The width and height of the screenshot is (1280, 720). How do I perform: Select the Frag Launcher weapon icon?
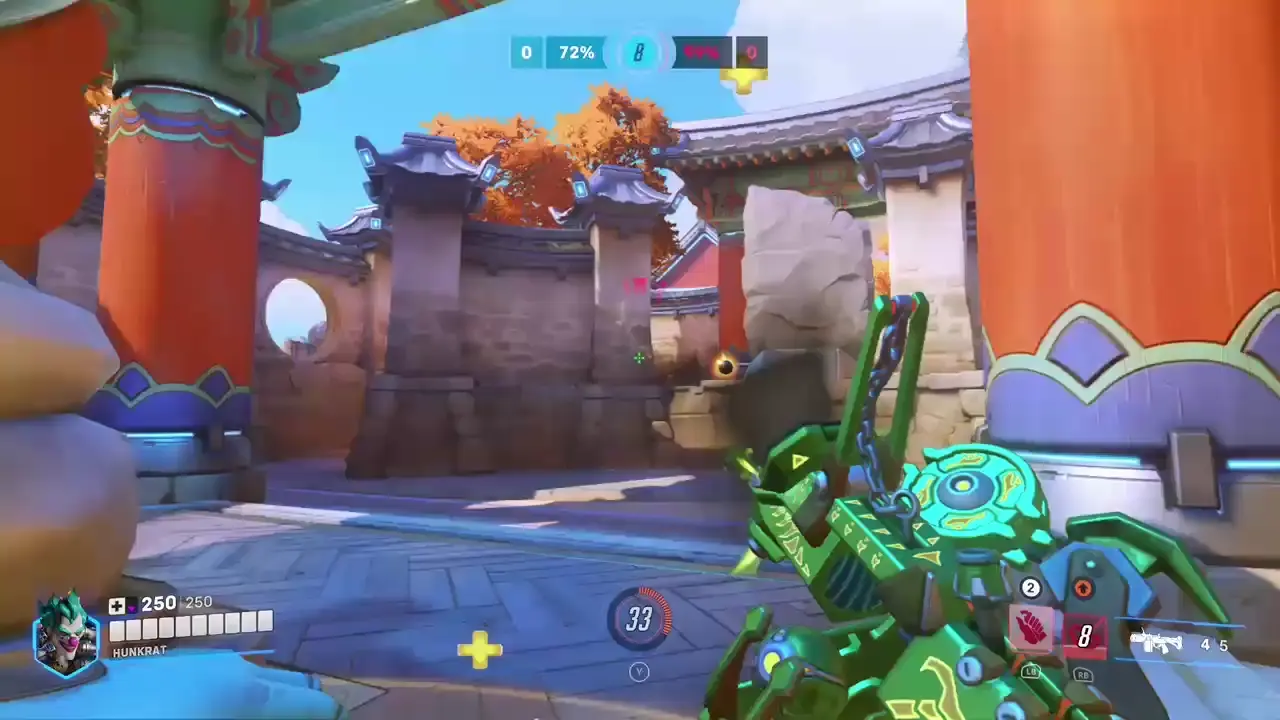click(1157, 641)
